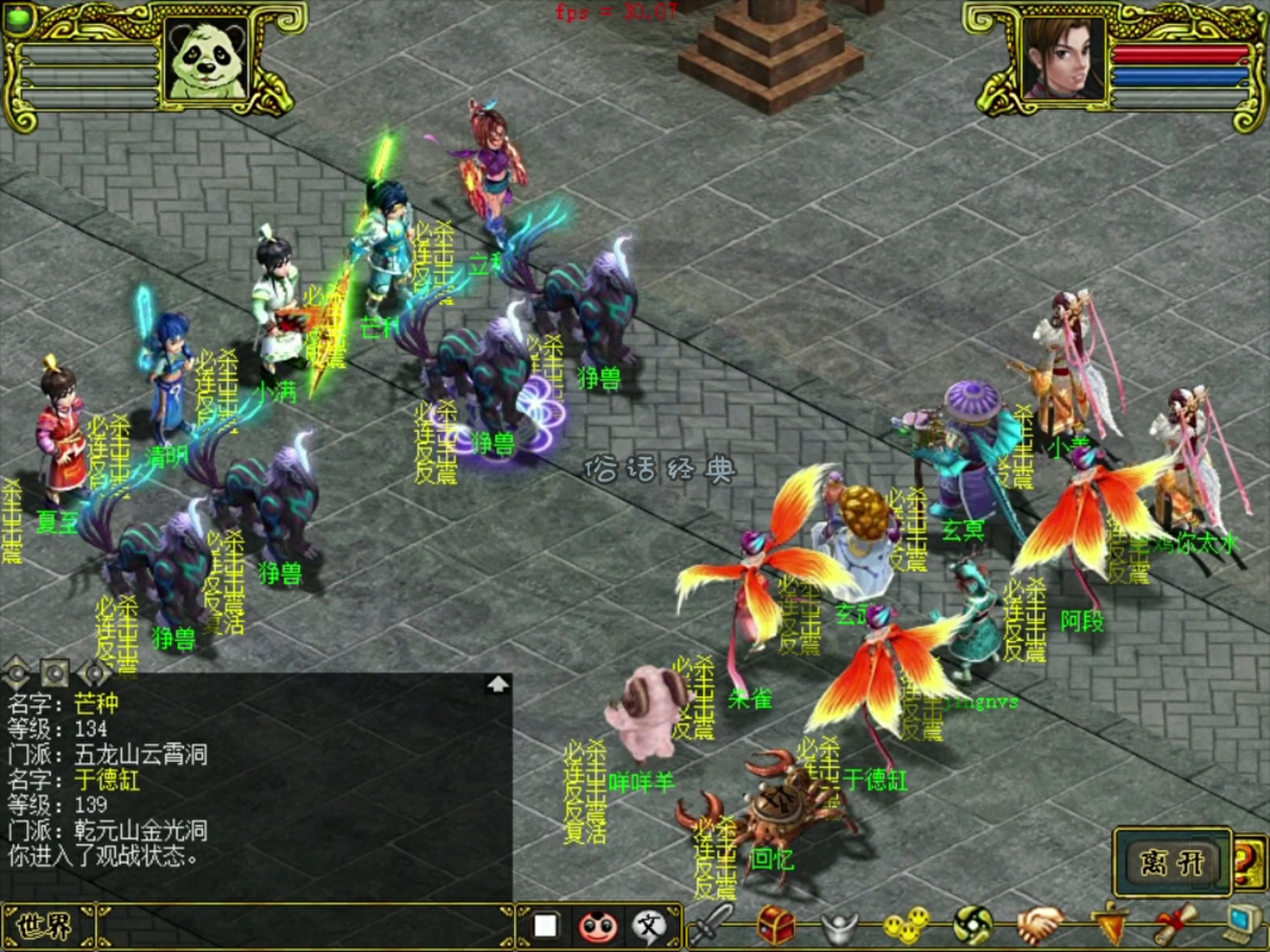Focus the chat message input field
Viewport: 1270px width, 952px height.
(304, 926)
